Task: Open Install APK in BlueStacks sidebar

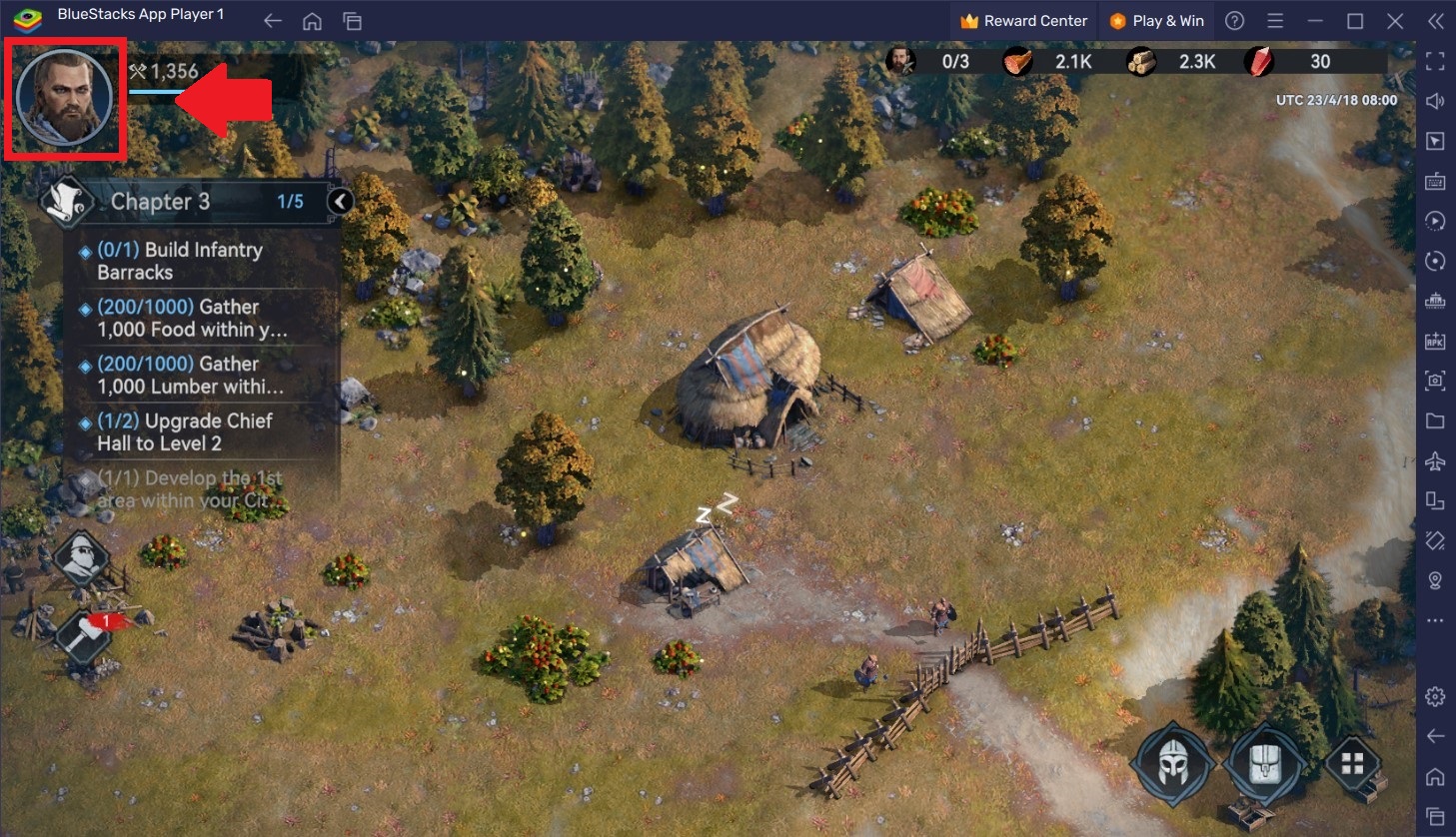Action: pyautogui.click(x=1436, y=341)
